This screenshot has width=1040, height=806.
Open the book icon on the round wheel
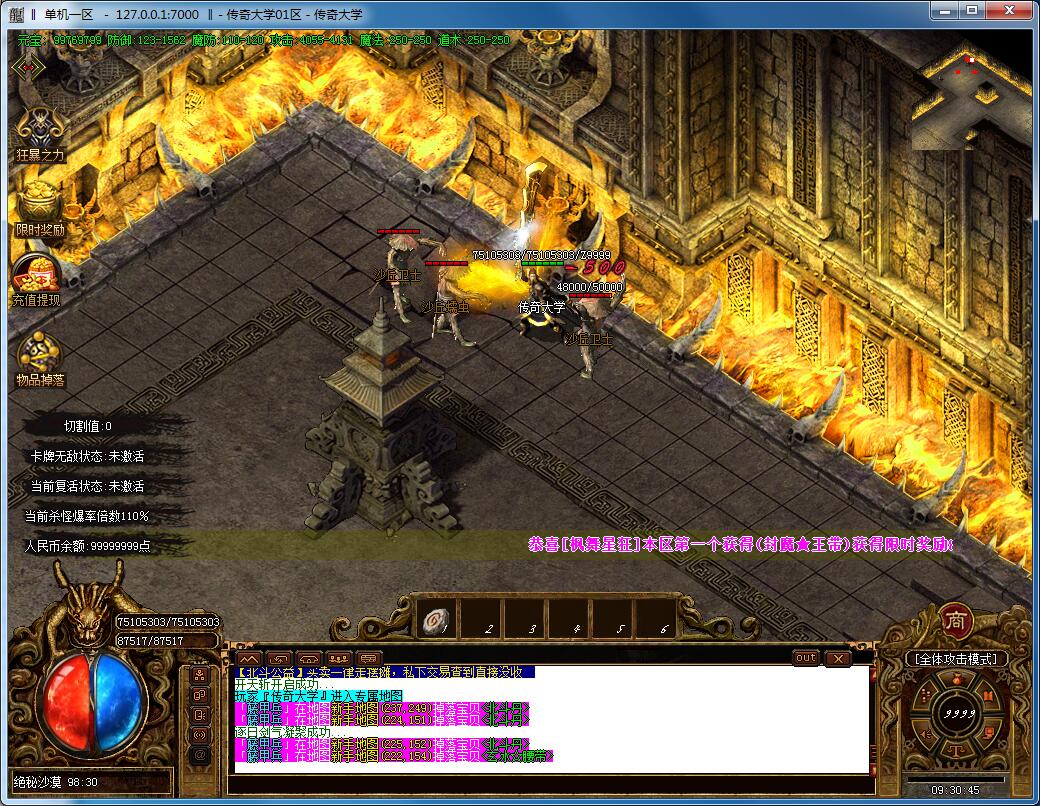987,697
